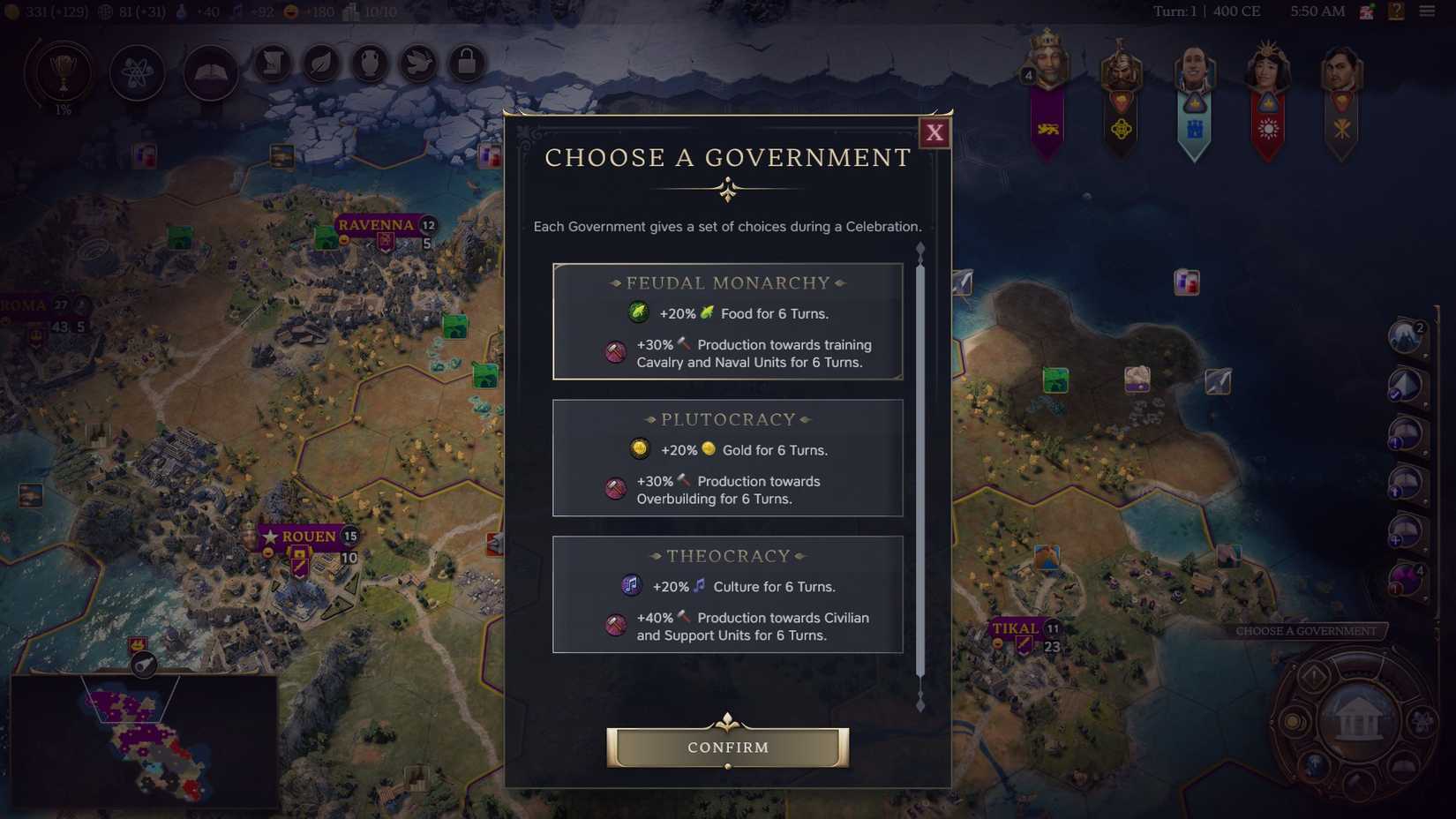The height and width of the screenshot is (819, 1456).
Task: Select the Theocracy government
Action: 727,594
